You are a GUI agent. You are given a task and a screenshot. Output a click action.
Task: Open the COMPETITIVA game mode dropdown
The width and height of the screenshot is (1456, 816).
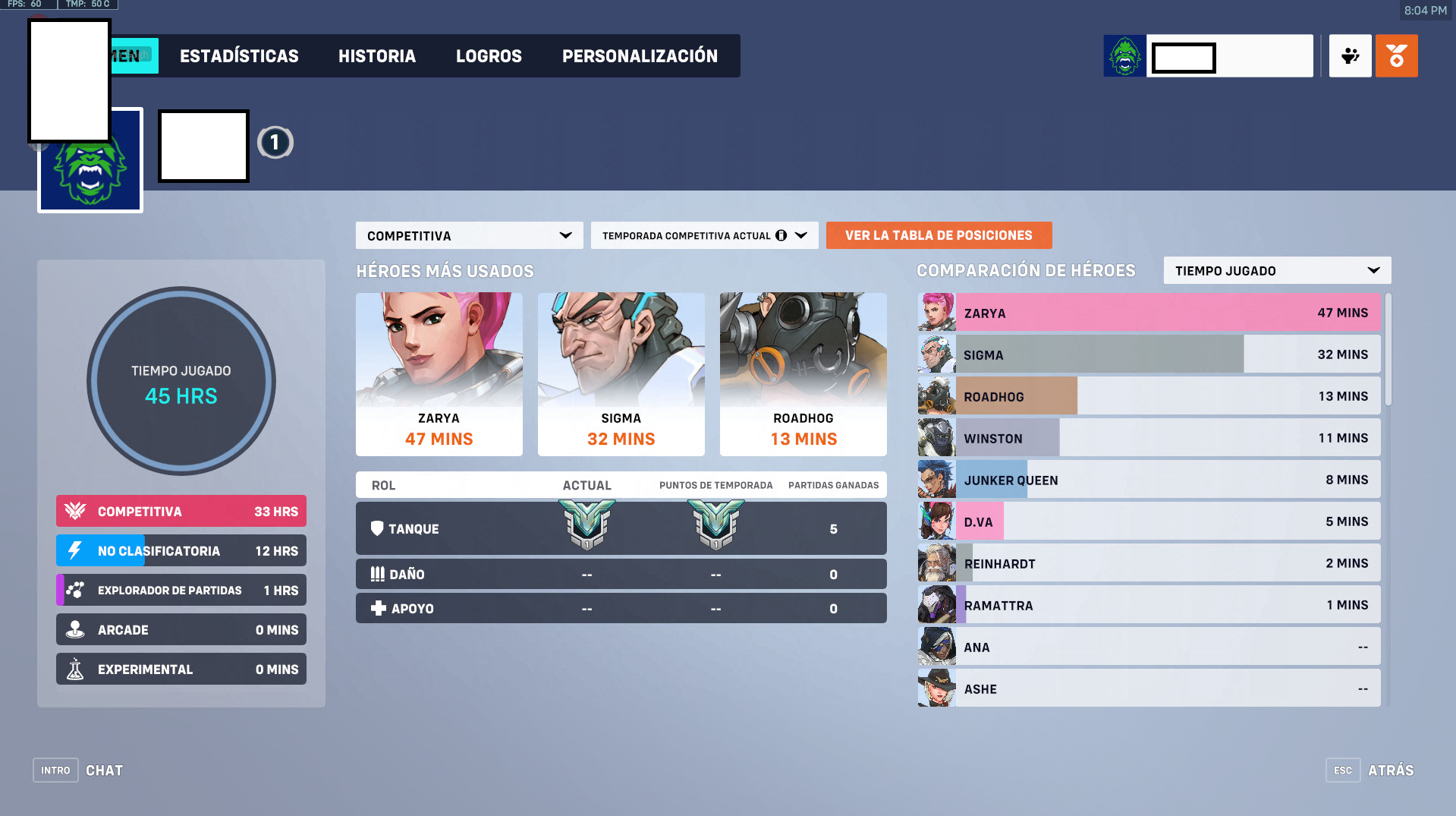[x=468, y=235]
